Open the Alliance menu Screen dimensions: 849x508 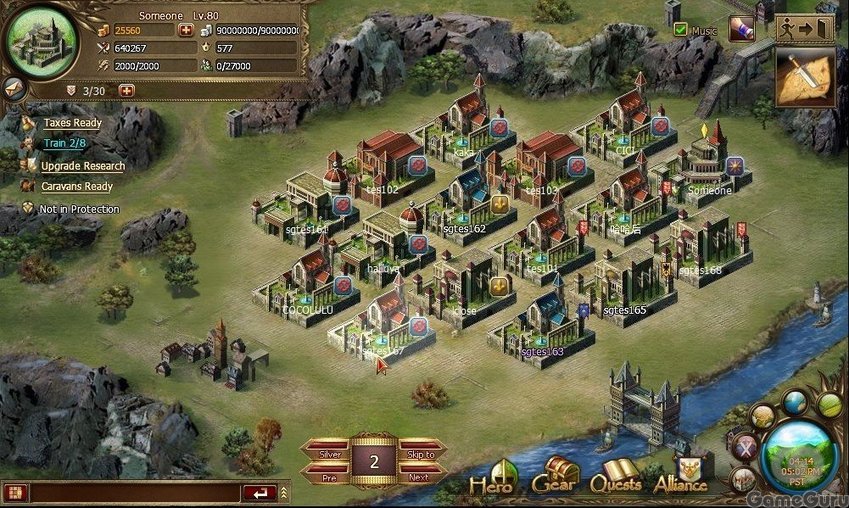pos(680,478)
